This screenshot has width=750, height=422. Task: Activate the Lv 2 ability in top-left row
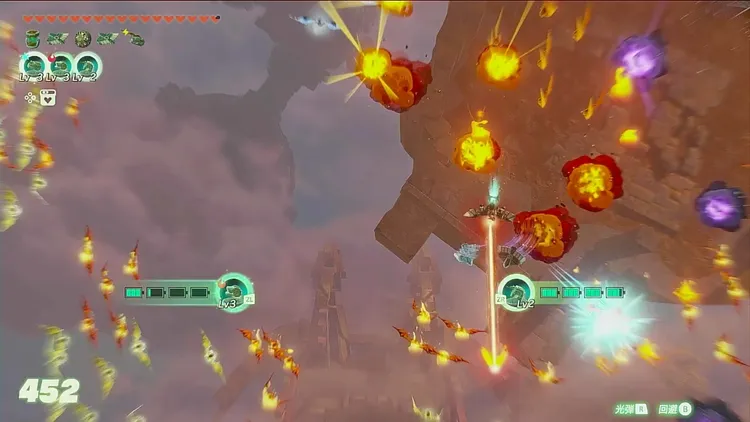86,66
